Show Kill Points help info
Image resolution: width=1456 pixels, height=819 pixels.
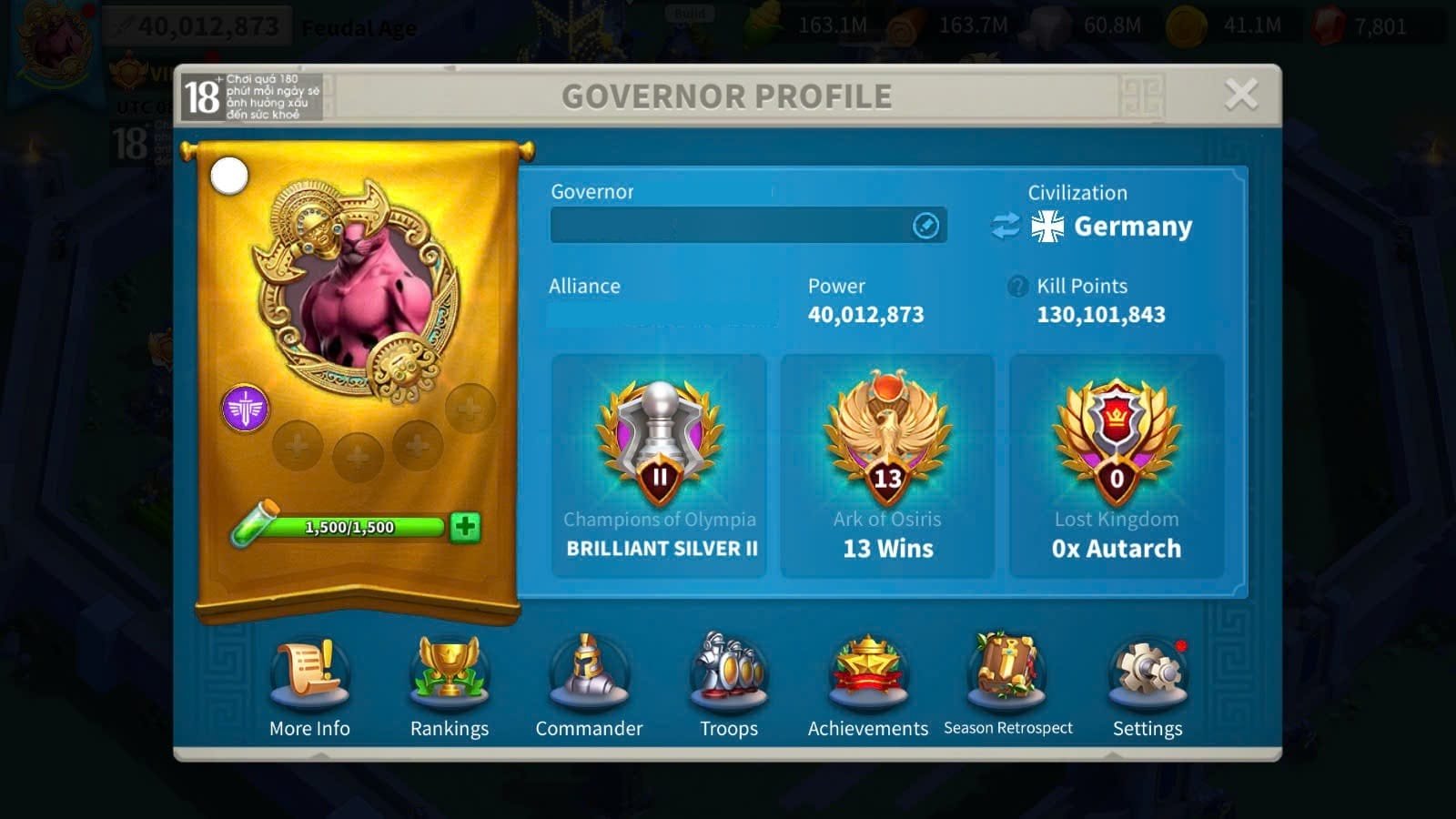[x=1017, y=287]
